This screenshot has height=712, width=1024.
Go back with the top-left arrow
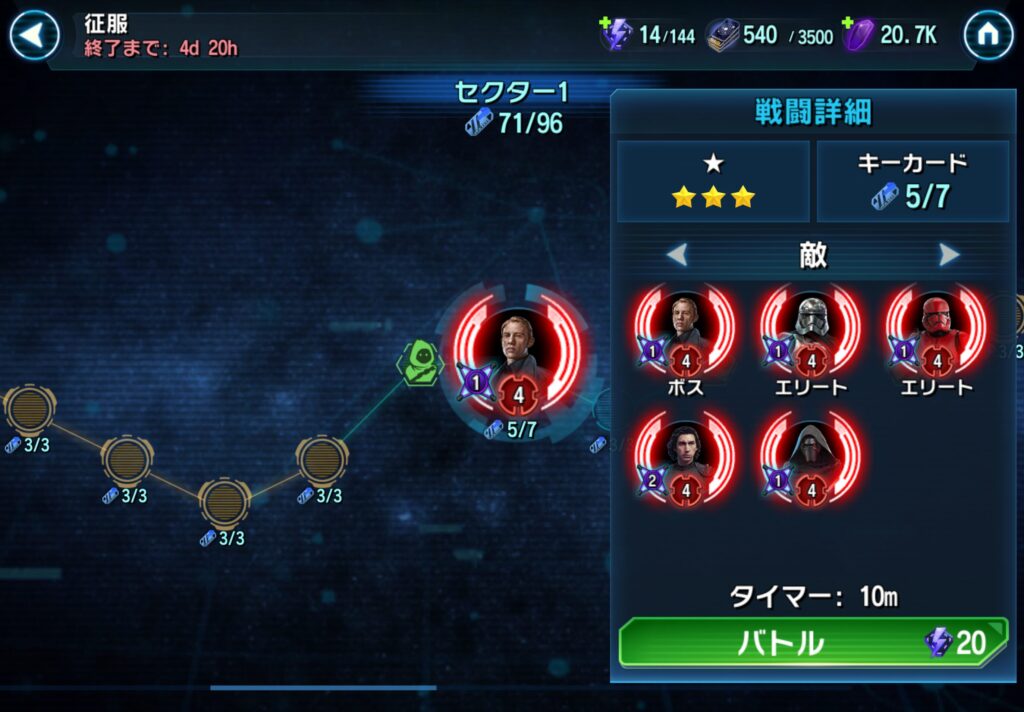pos(34,36)
